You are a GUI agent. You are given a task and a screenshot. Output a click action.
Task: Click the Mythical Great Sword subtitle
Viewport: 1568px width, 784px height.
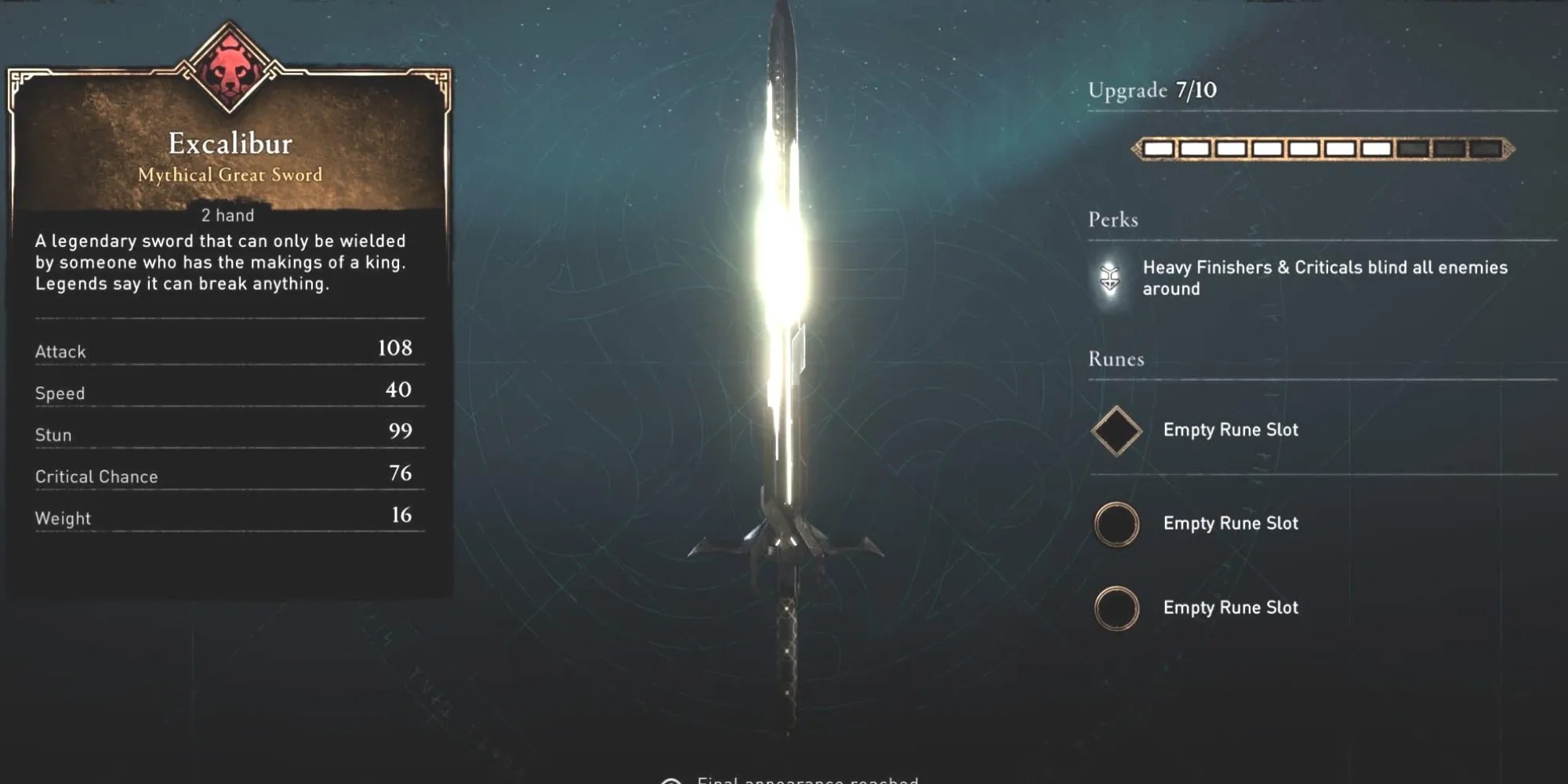coord(228,176)
